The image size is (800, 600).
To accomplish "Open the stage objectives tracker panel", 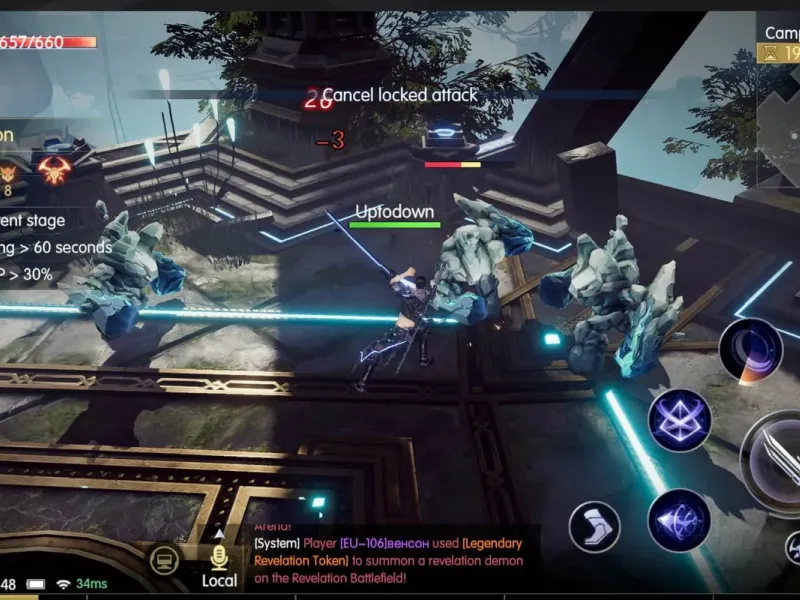I will coord(45,246).
